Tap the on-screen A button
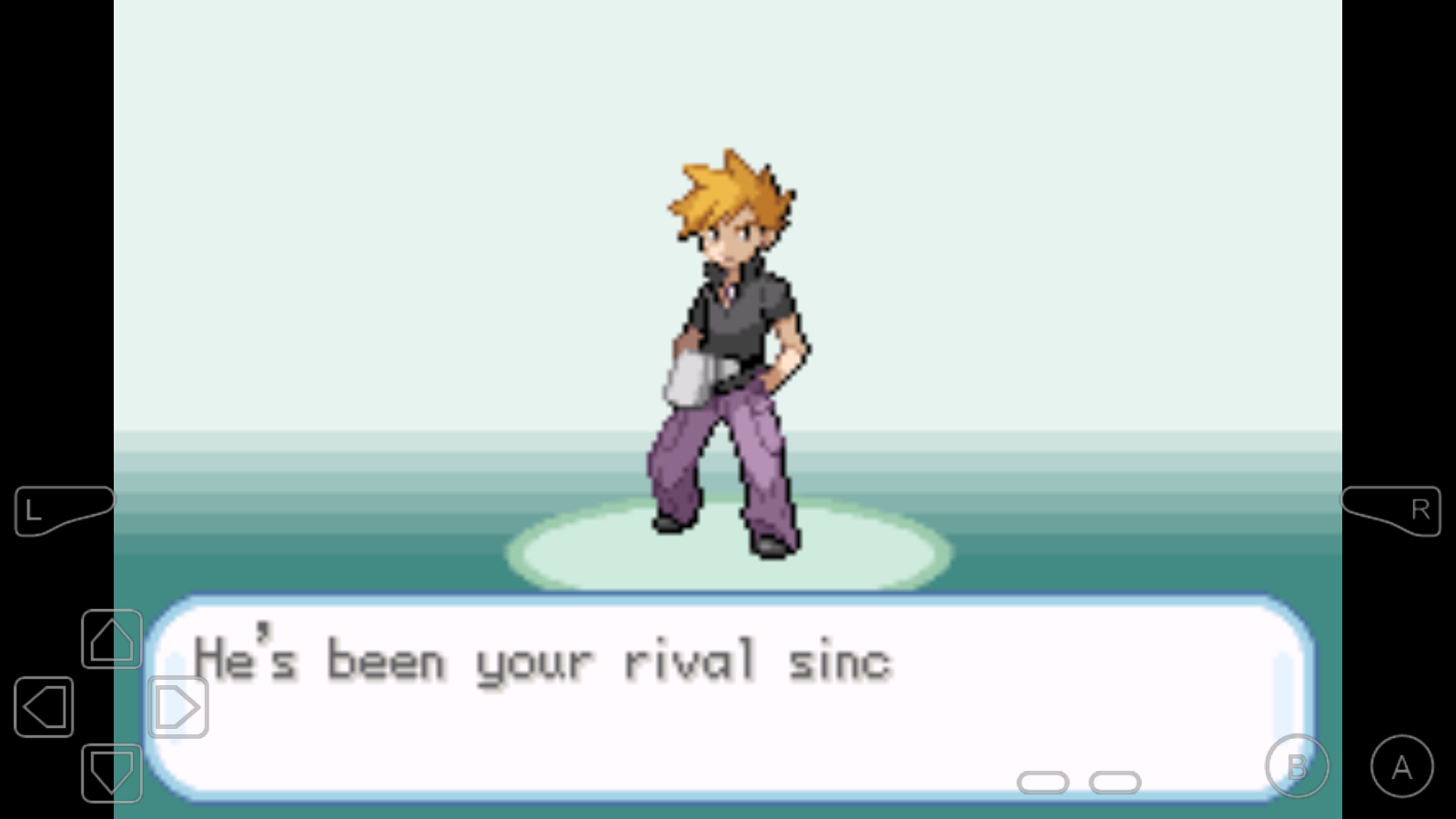The image size is (1456, 819). coord(1401,766)
